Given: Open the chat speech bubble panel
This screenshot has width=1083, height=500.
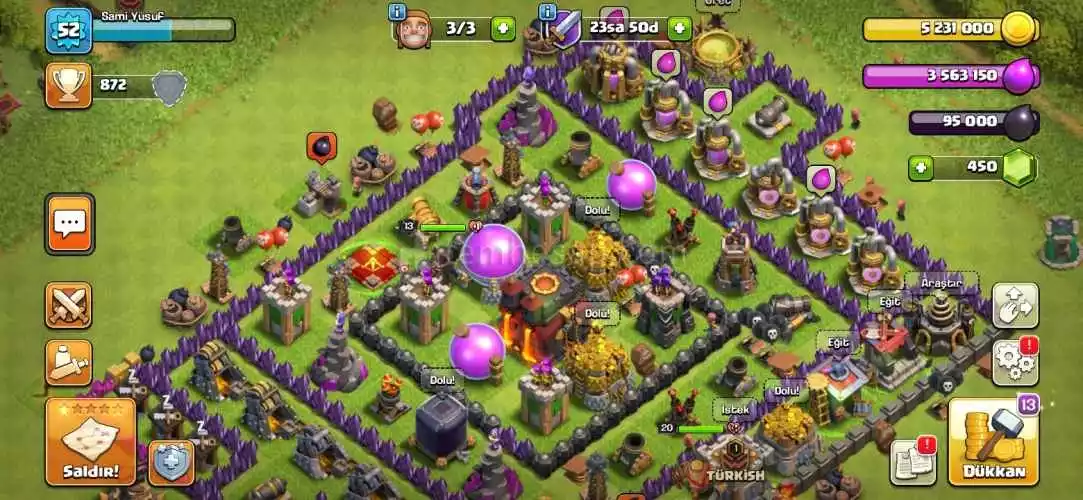Looking at the screenshot, I should 69,224.
